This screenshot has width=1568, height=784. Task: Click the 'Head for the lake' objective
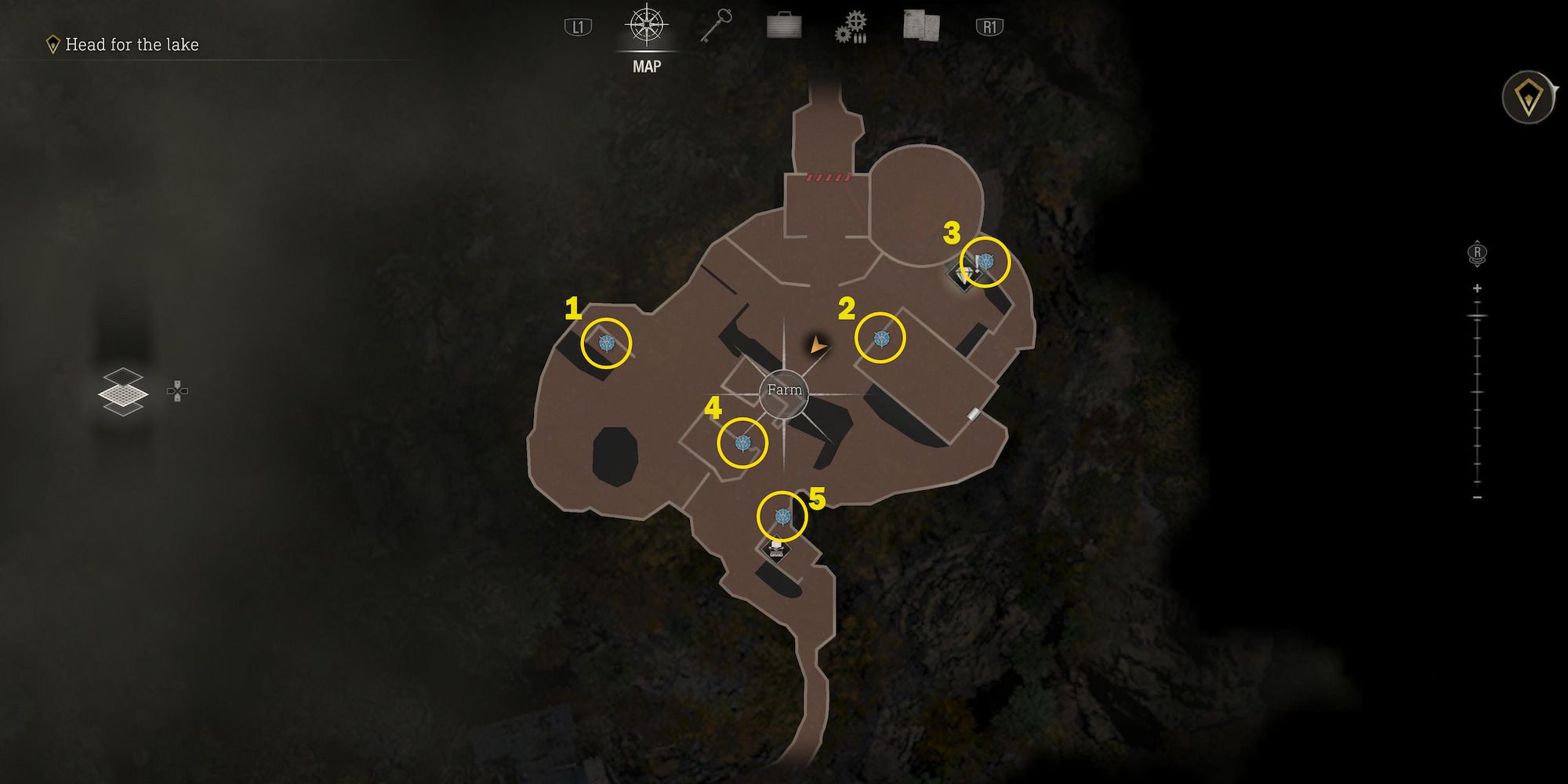click(x=131, y=45)
